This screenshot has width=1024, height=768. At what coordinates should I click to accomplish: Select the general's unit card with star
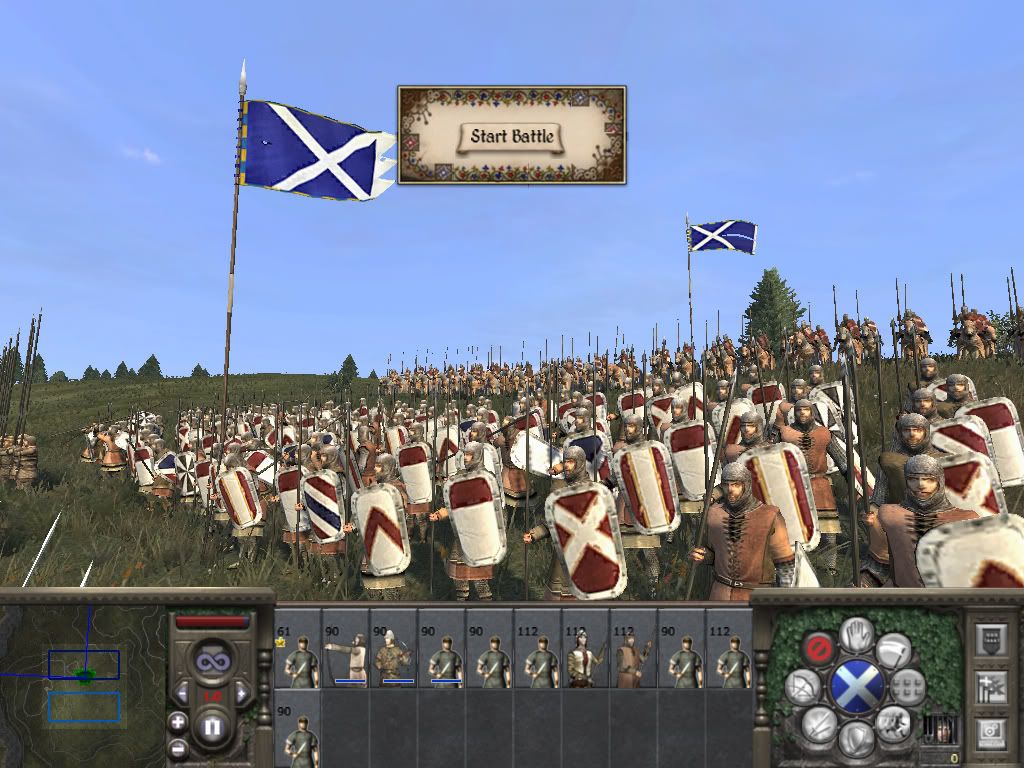coord(297,649)
